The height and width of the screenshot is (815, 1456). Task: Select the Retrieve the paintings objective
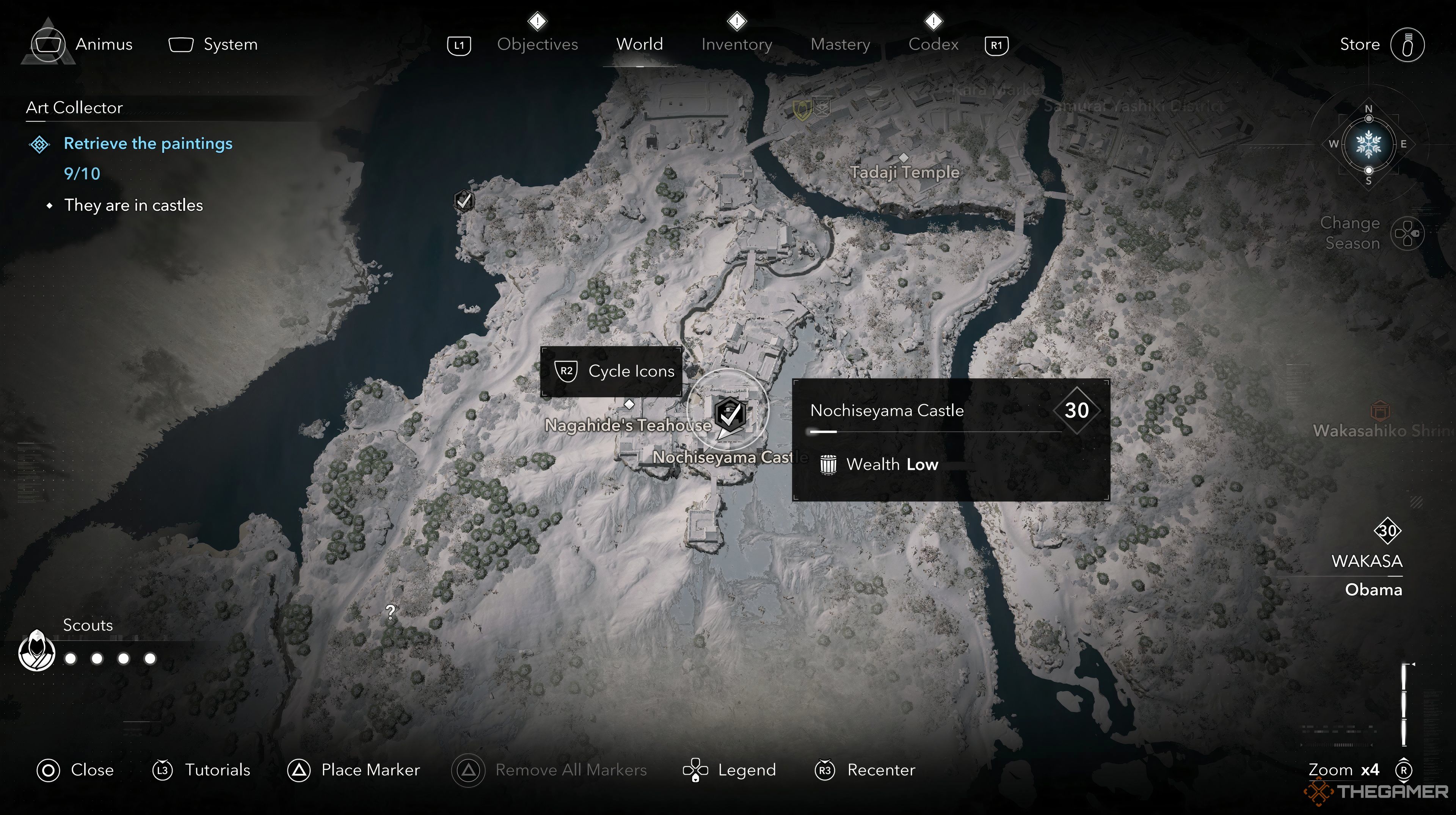click(x=148, y=144)
